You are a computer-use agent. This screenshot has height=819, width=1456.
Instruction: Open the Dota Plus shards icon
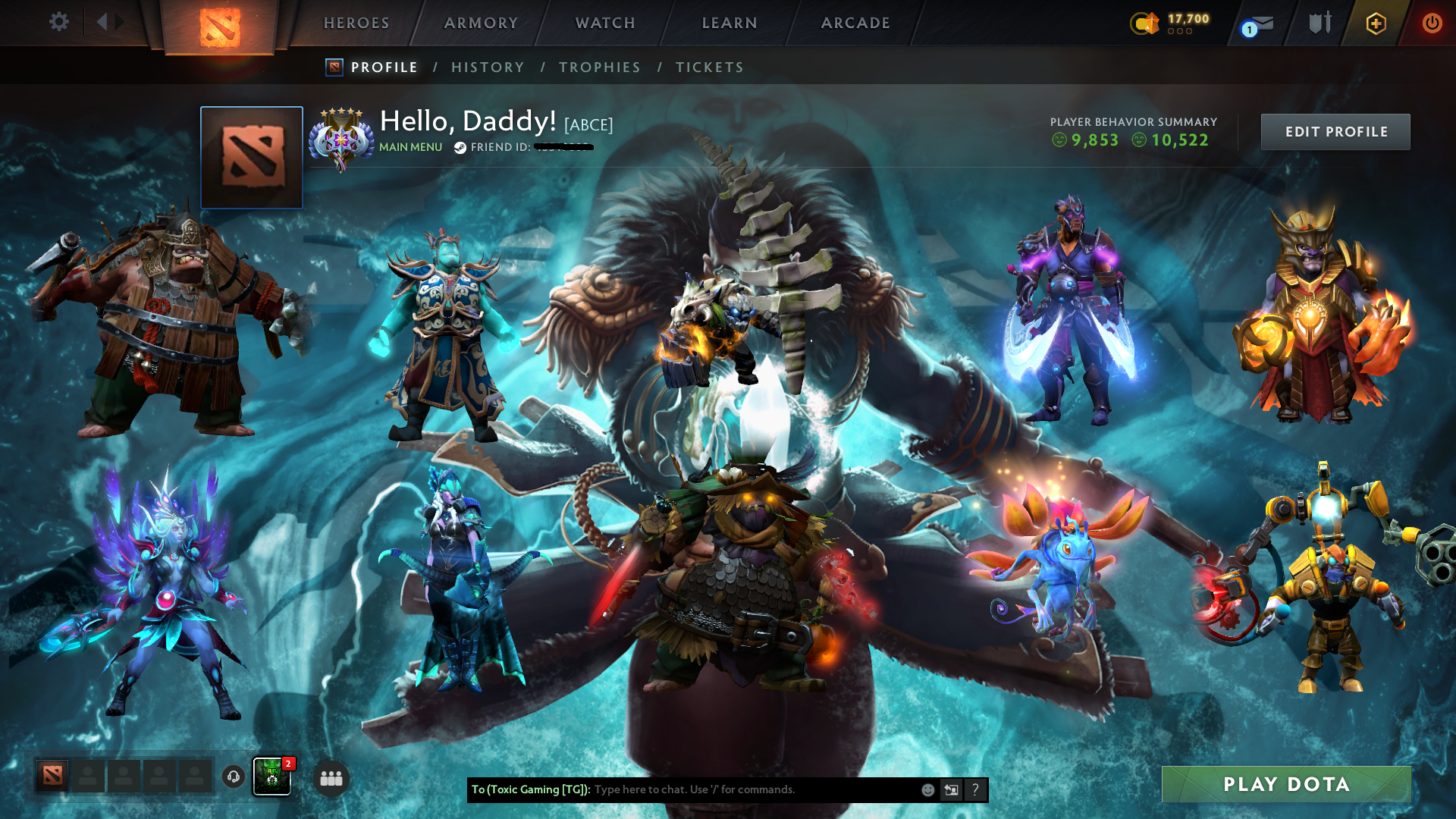pyautogui.click(x=1147, y=23)
